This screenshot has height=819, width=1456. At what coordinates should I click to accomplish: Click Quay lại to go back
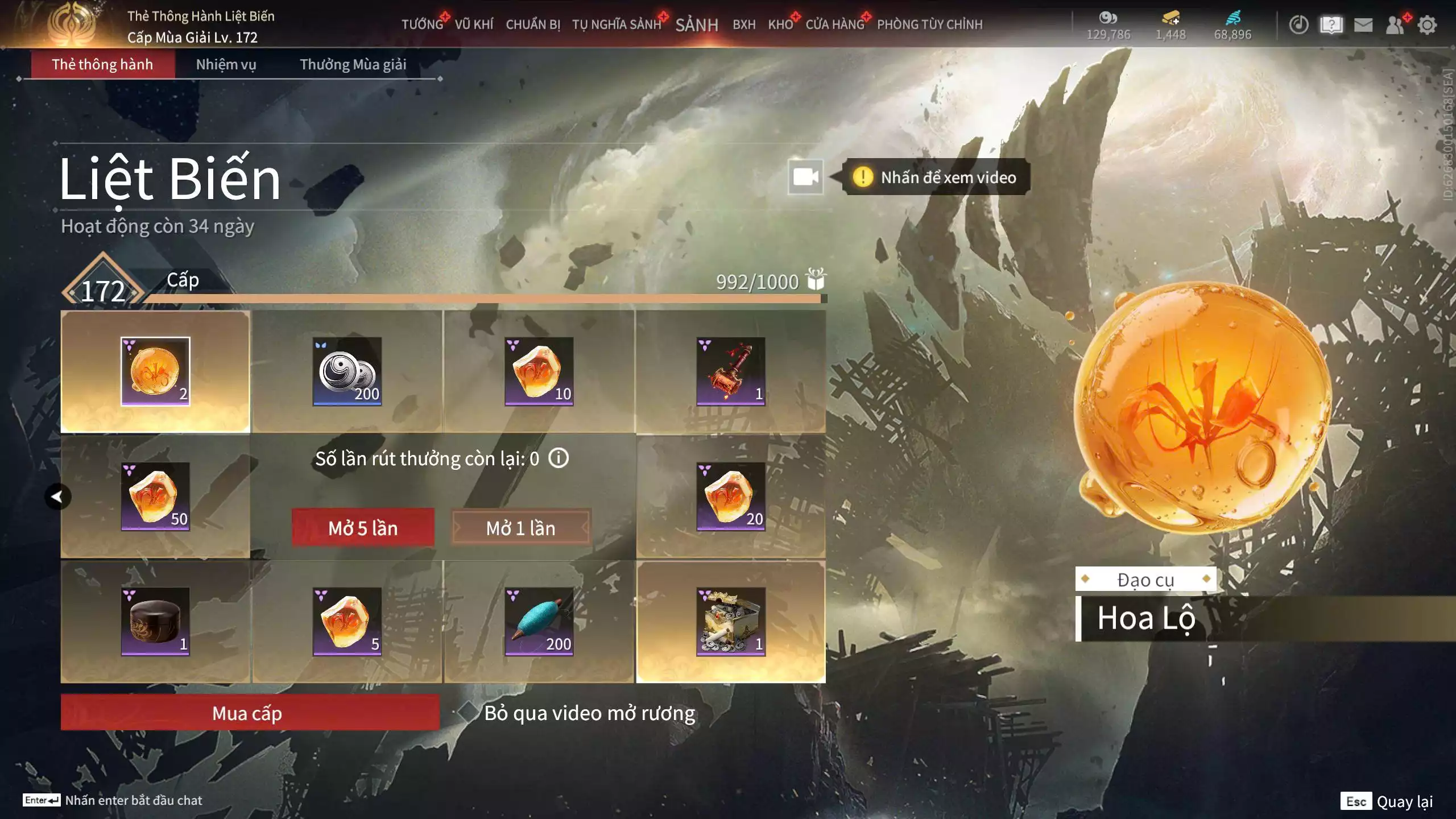(1404, 801)
